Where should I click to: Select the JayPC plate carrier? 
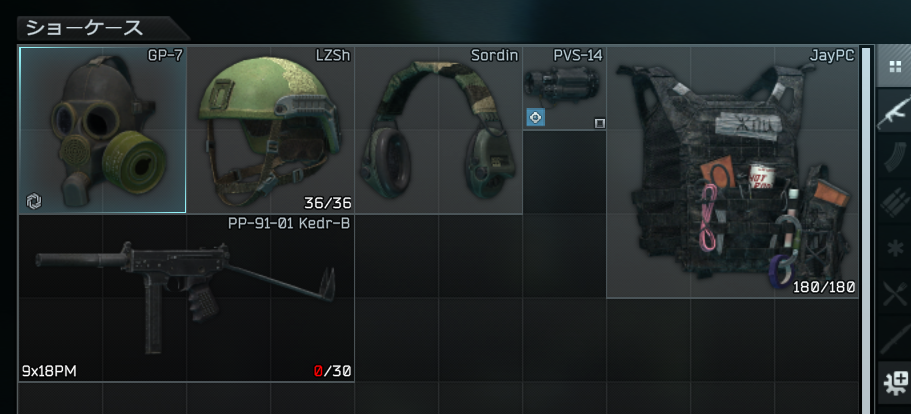pos(732,172)
